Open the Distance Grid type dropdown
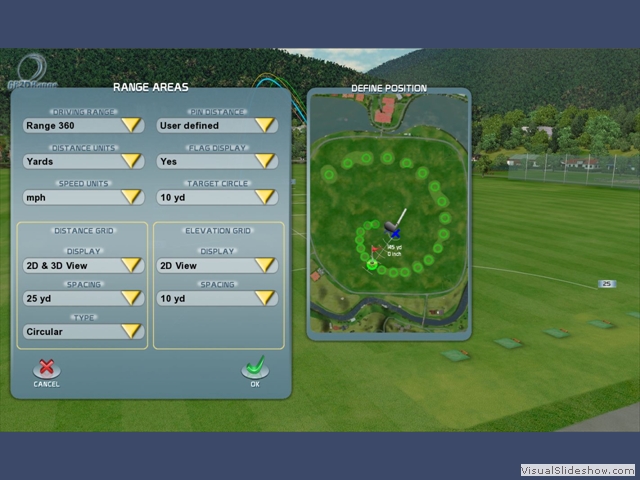Image resolution: width=640 pixels, height=480 pixels. coord(83,331)
